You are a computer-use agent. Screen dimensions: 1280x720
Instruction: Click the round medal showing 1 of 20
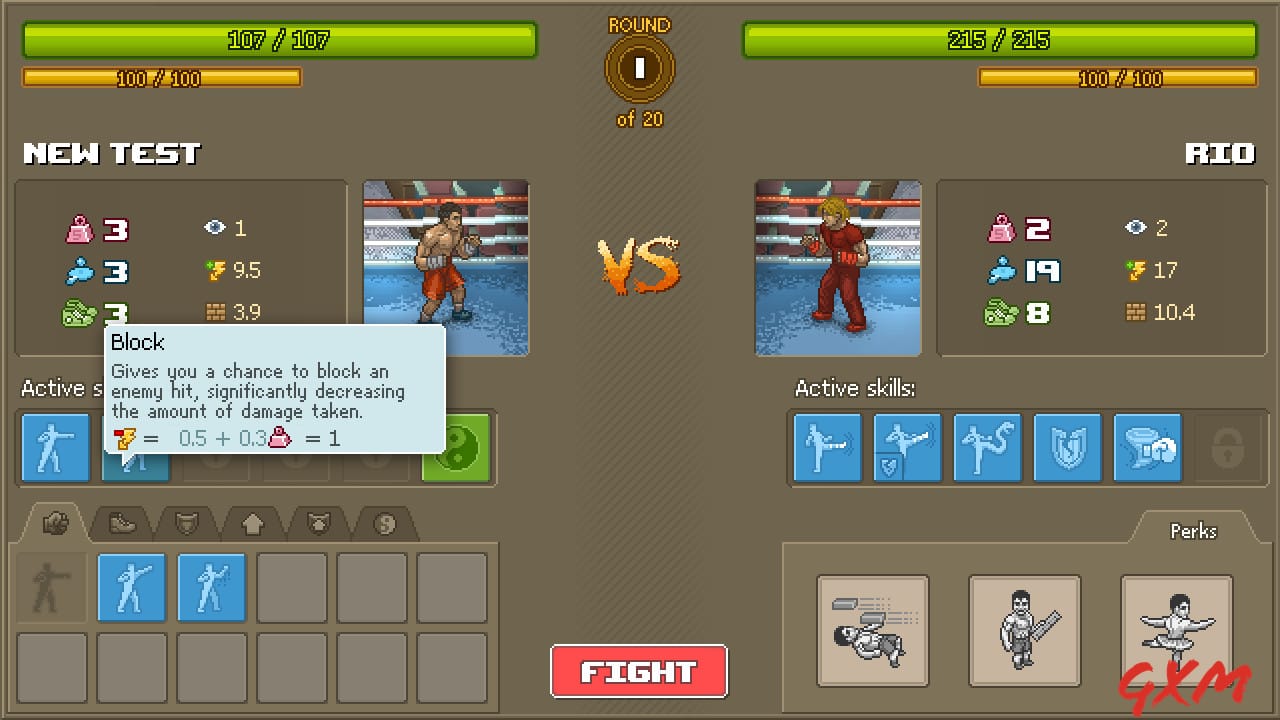(639, 68)
